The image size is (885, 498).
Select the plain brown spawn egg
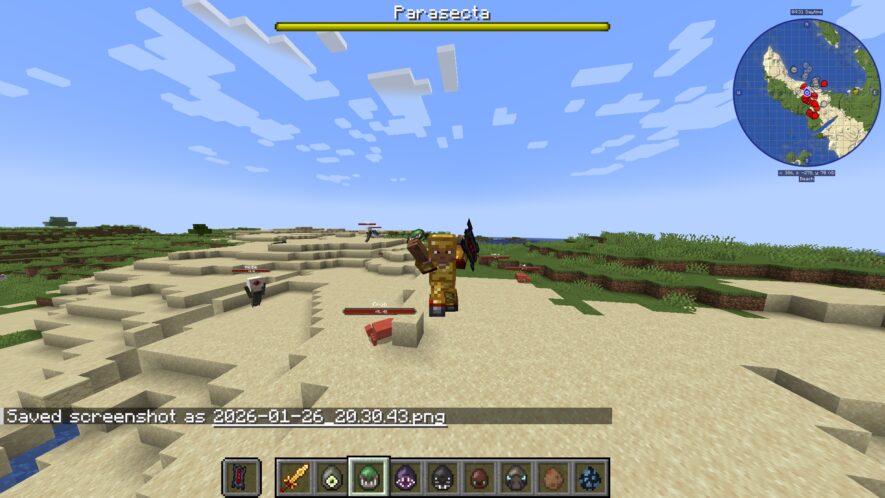coord(553,477)
